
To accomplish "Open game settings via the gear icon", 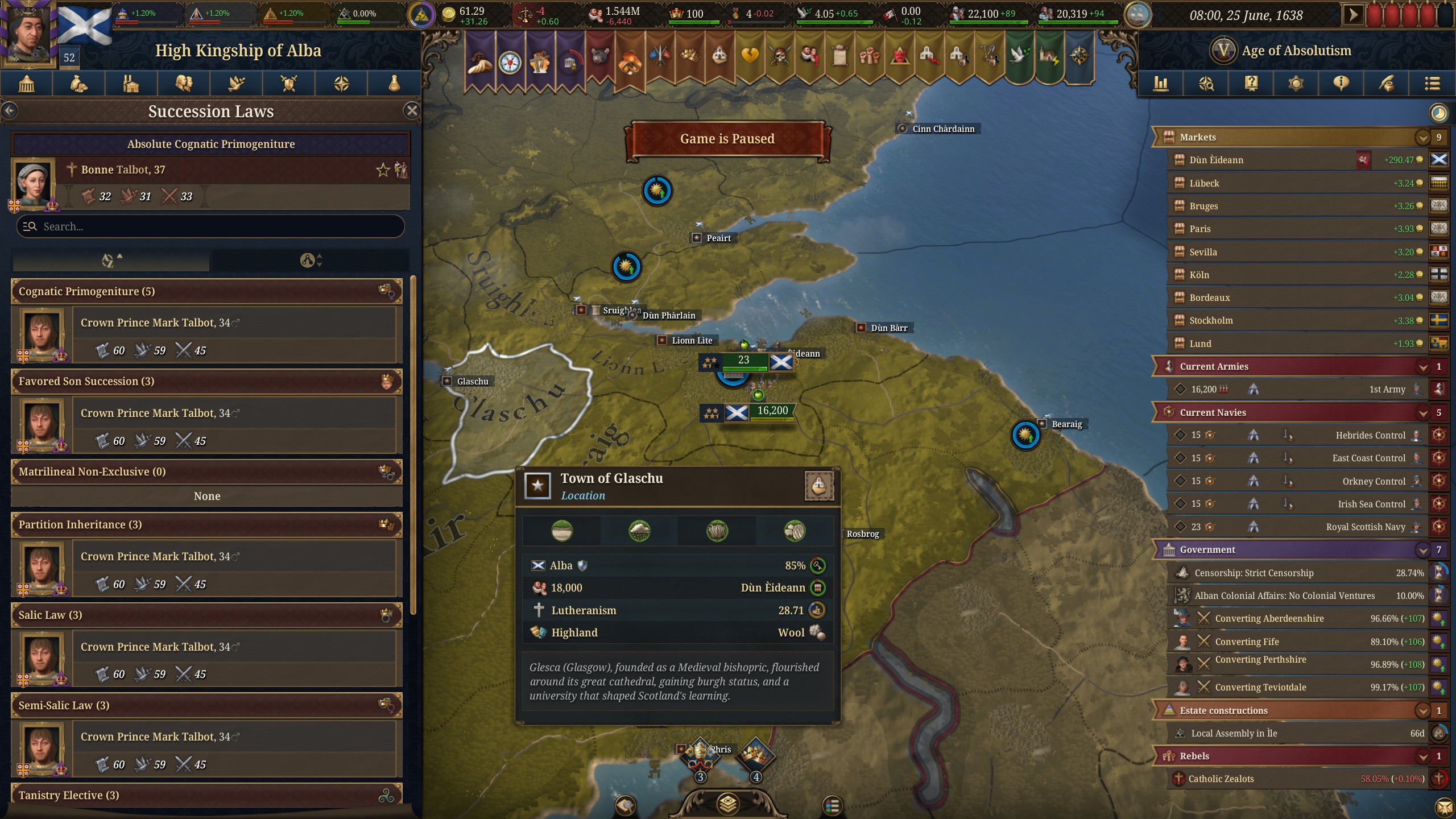I will tap(1295, 84).
